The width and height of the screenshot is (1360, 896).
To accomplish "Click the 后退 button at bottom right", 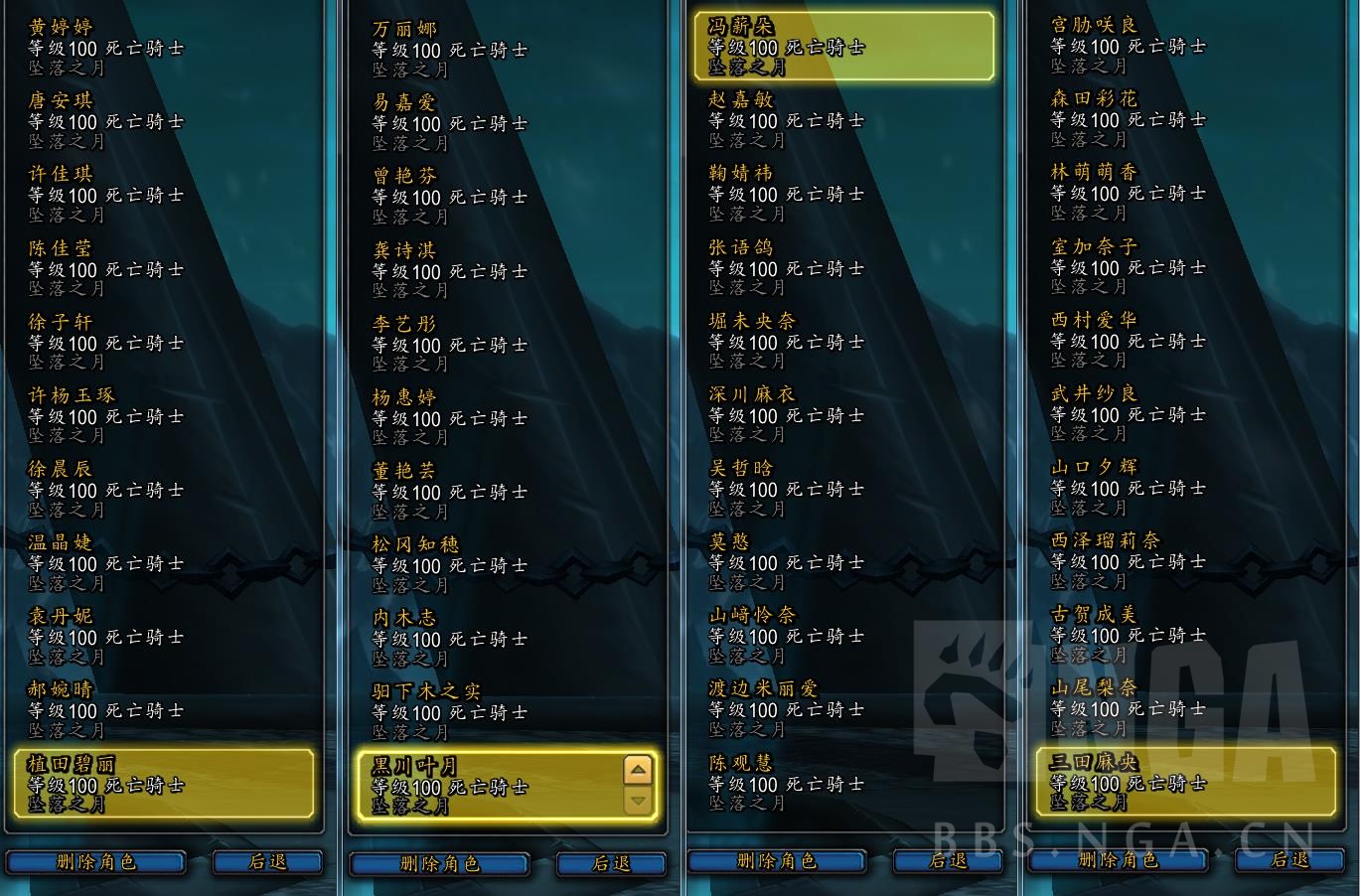I will (x=1291, y=862).
